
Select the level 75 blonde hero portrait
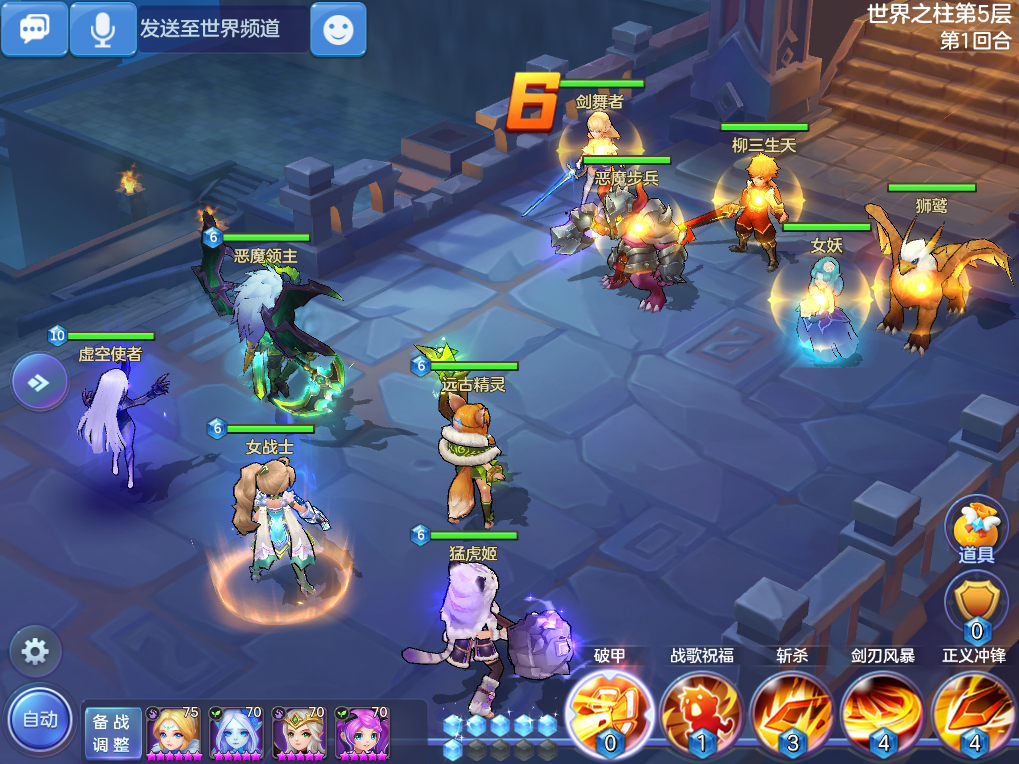coord(173,733)
